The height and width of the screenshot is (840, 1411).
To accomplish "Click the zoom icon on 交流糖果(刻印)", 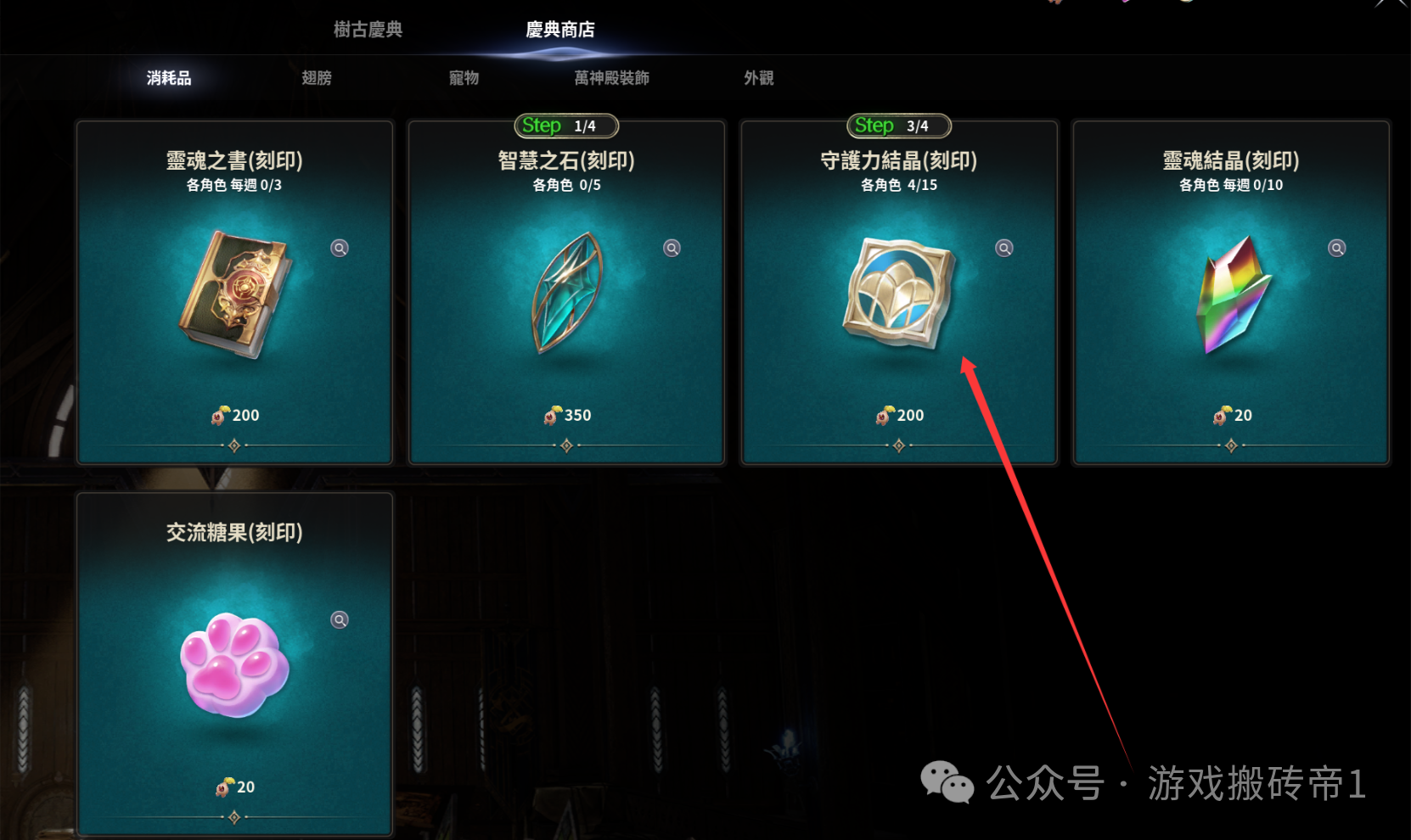I will (x=339, y=619).
